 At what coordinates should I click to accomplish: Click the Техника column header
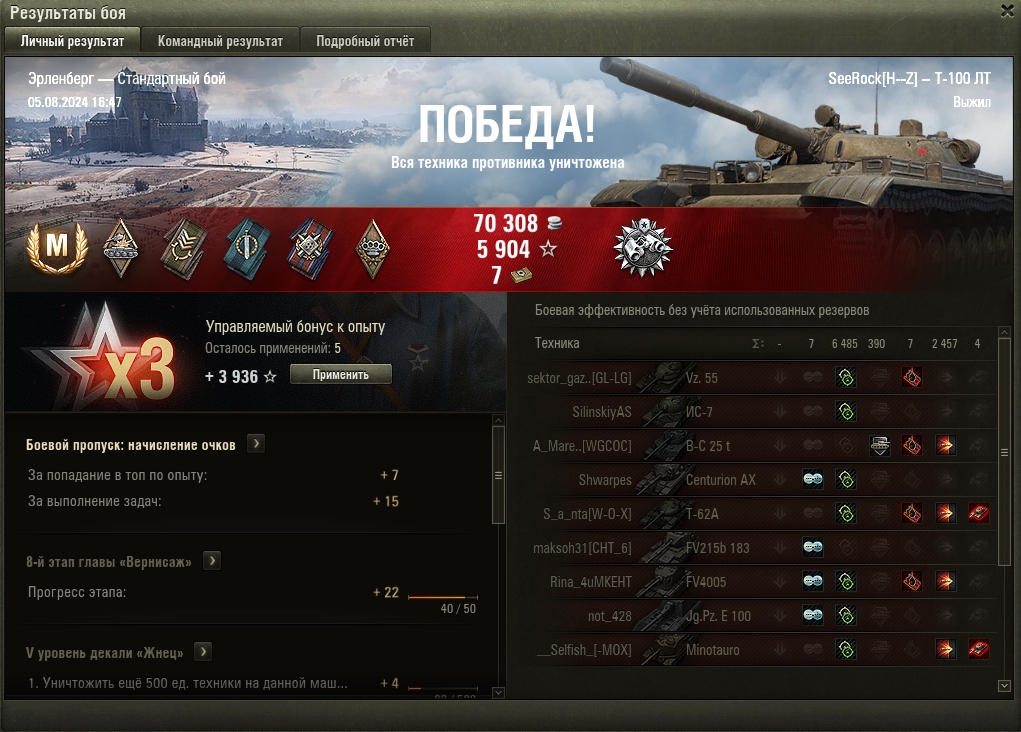[x=557, y=343]
